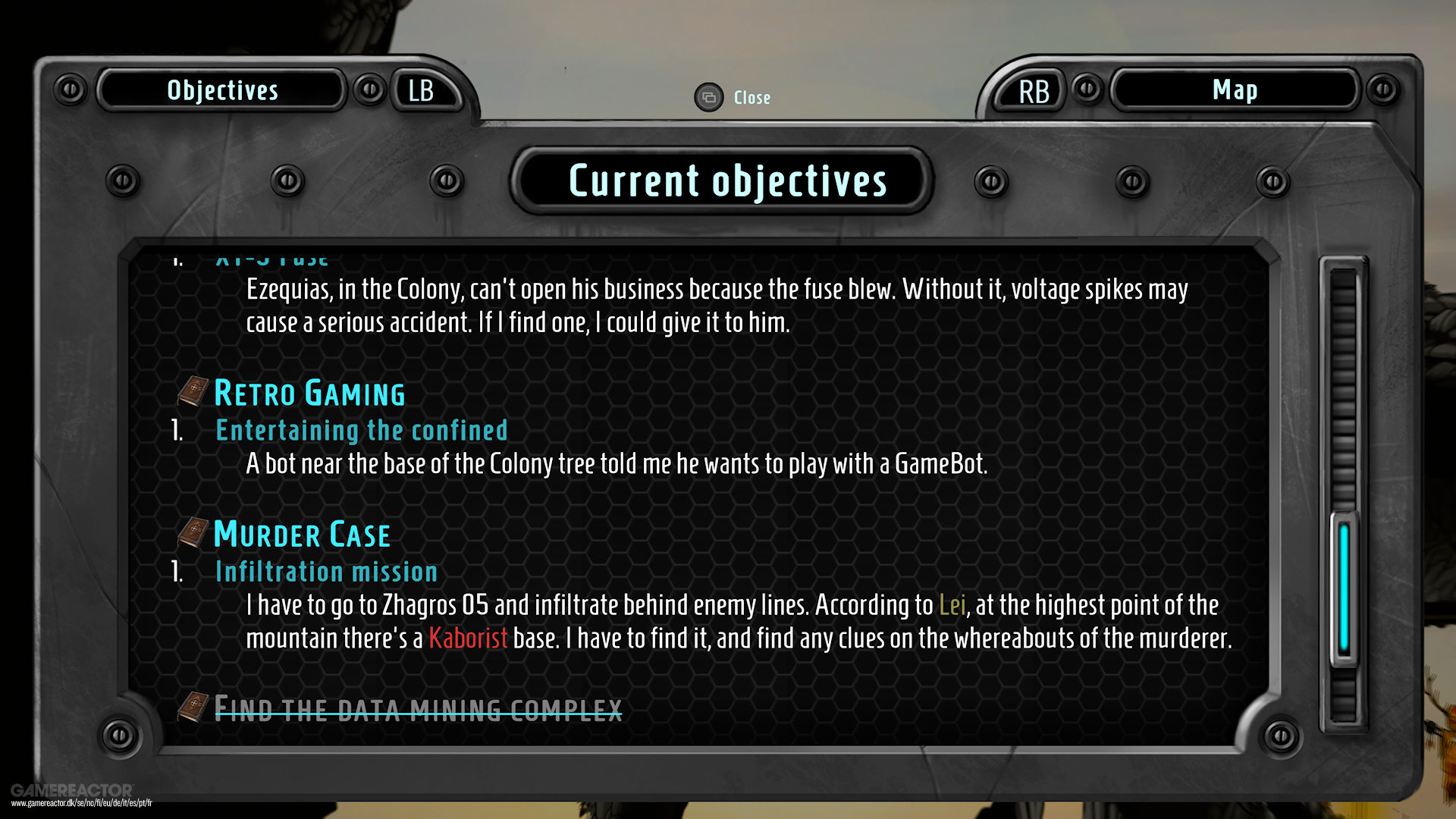Click the red Kaborist keyword link
This screenshot has height=819, width=1456.
(x=468, y=639)
